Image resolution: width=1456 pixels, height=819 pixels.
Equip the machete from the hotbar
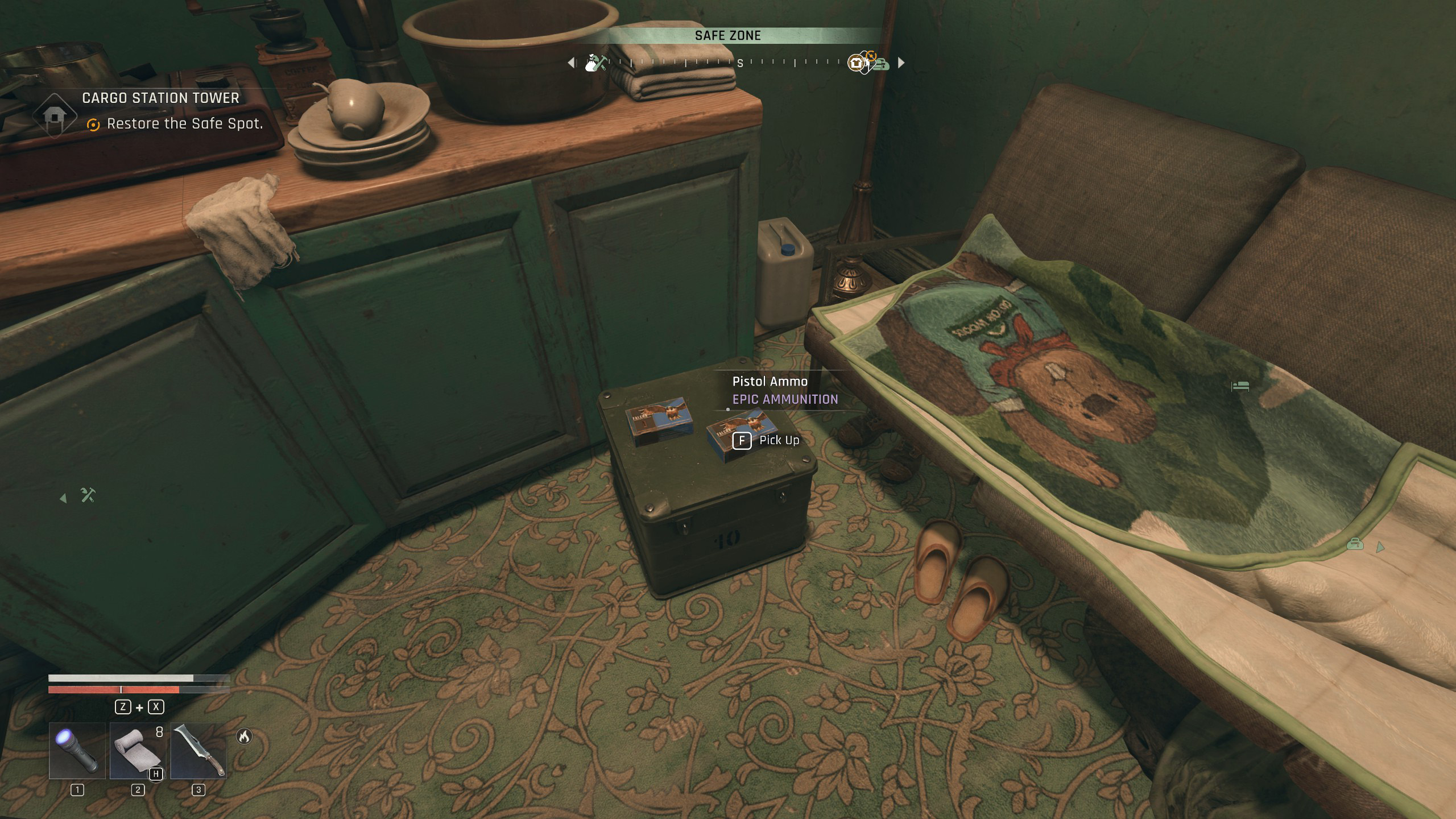pos(198,750)
